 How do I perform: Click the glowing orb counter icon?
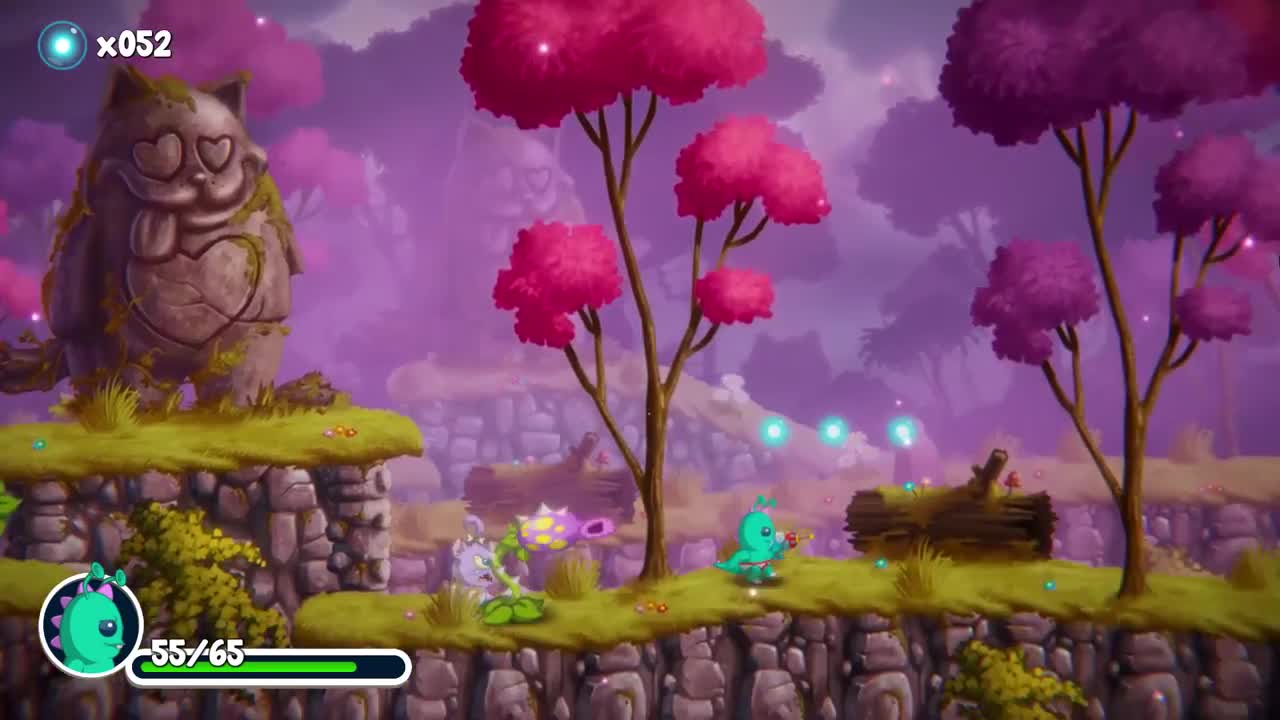point(60,43)
